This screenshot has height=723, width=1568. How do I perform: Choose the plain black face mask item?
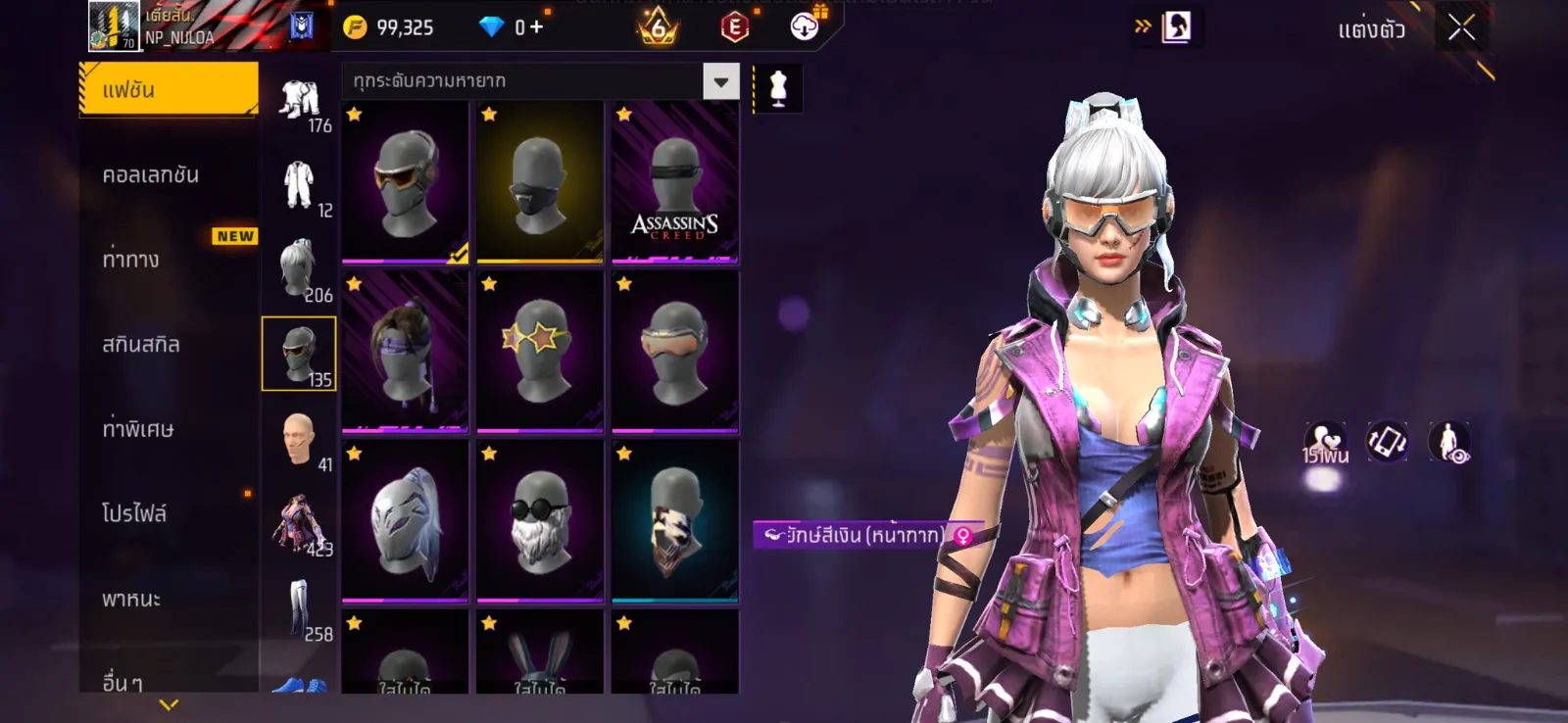pyautogui.click(x=539, y=183)
